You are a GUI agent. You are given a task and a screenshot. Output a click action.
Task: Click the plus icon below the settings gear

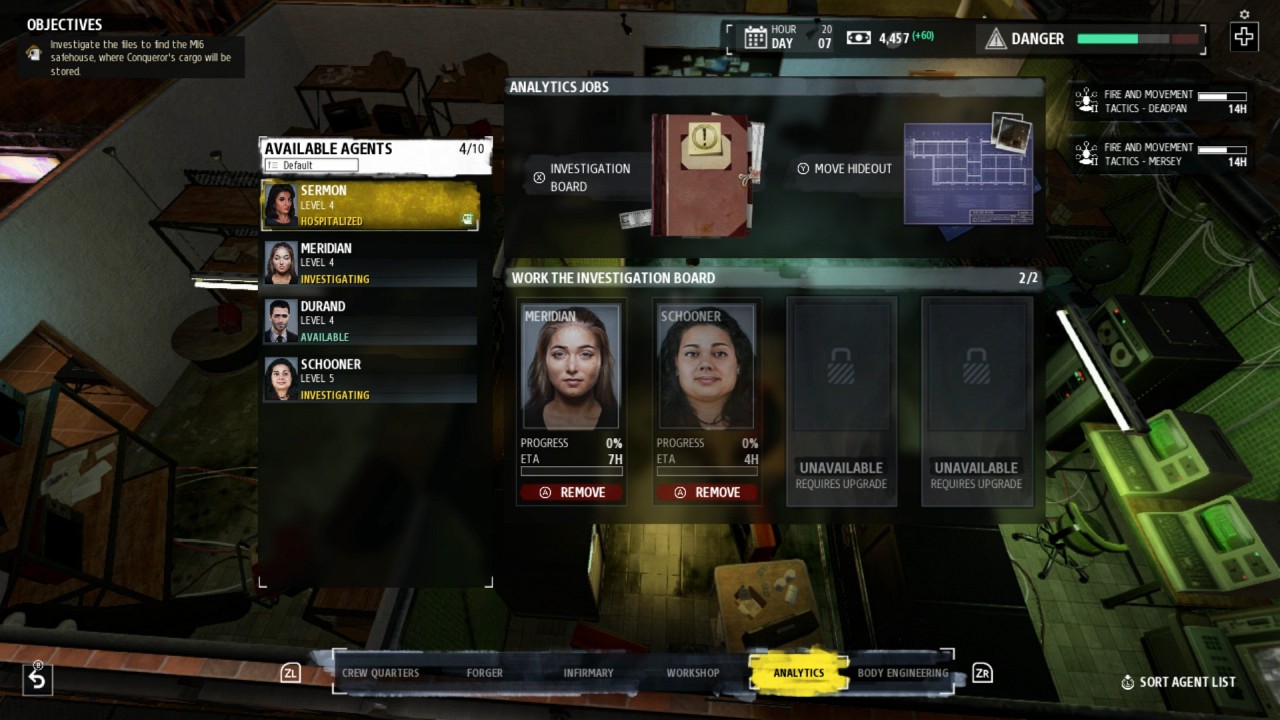pyautogui.click(x=1243, y=37)
